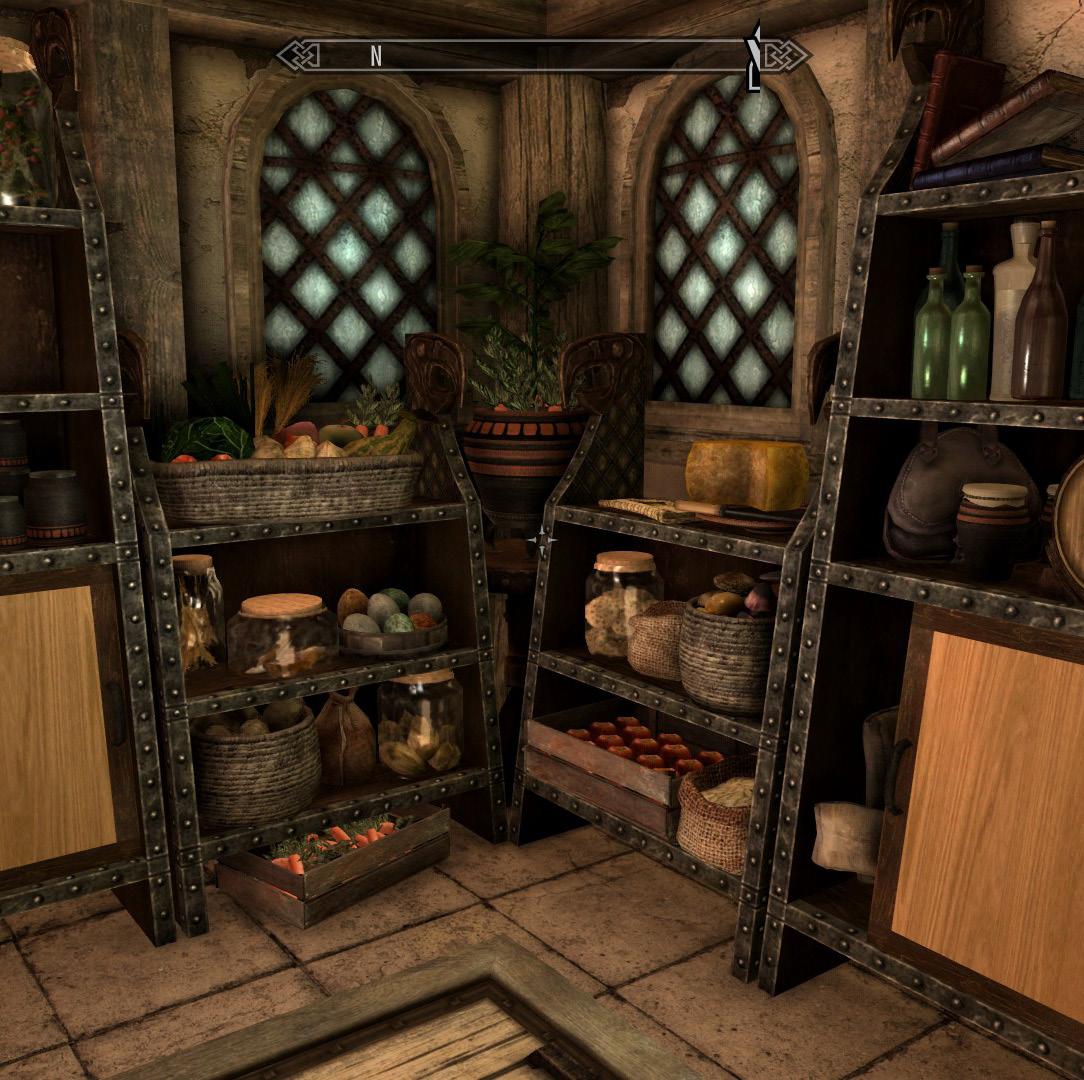Screen dimensions: 1084x1080
Task: Select the white quest marker on the compass
Action: (x=756, y=56)
